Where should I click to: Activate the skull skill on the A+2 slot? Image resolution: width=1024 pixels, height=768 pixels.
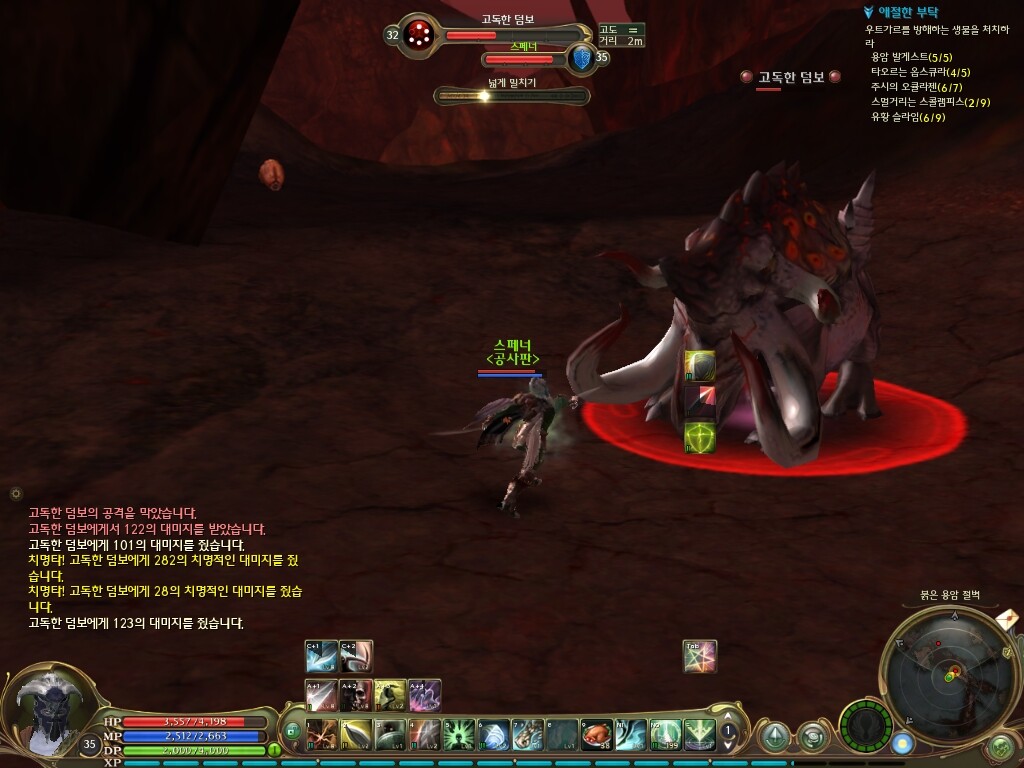click(x=356, y=695)
